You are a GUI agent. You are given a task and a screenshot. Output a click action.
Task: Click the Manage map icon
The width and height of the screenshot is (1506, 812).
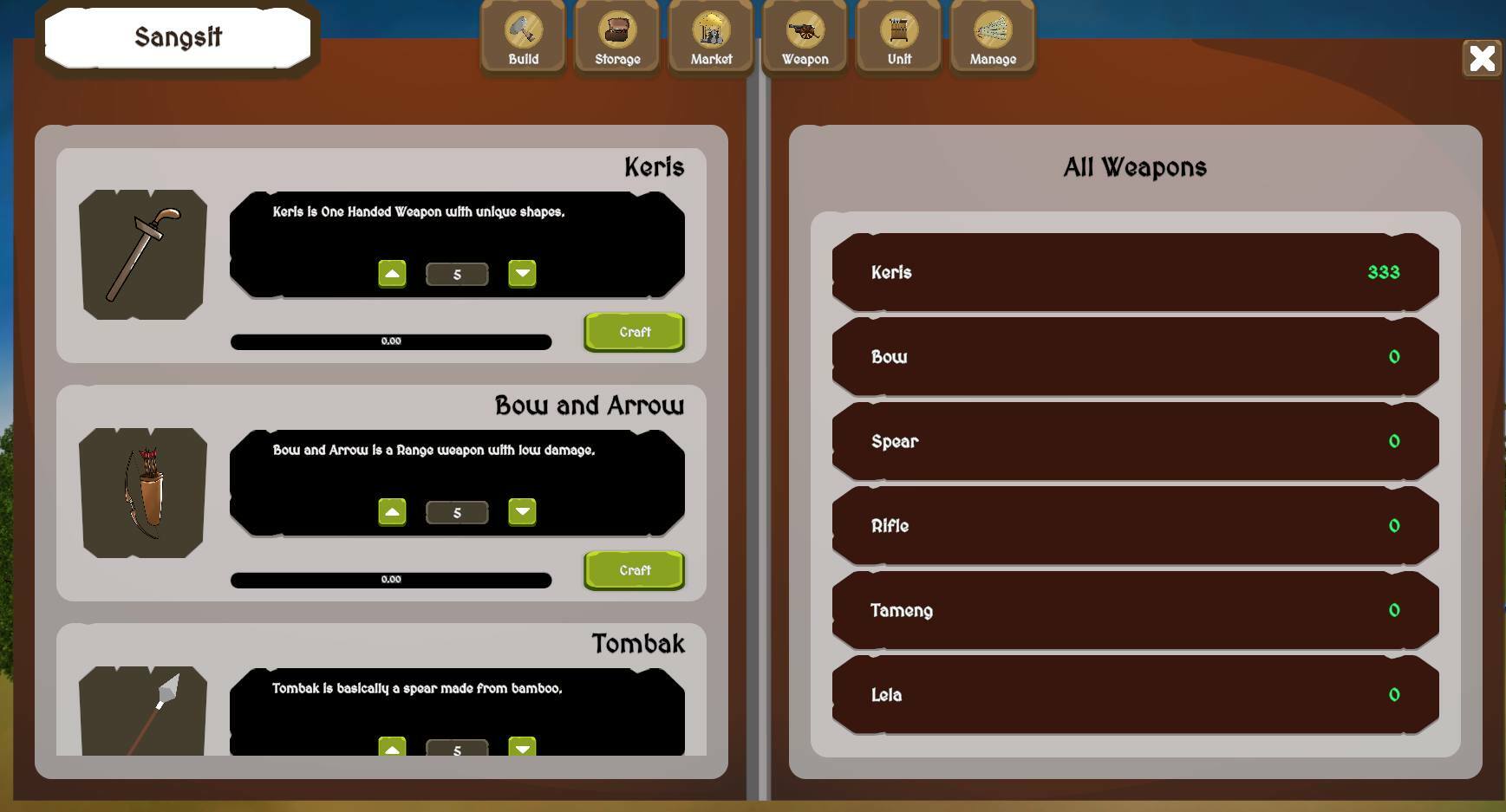coord(993,36)
